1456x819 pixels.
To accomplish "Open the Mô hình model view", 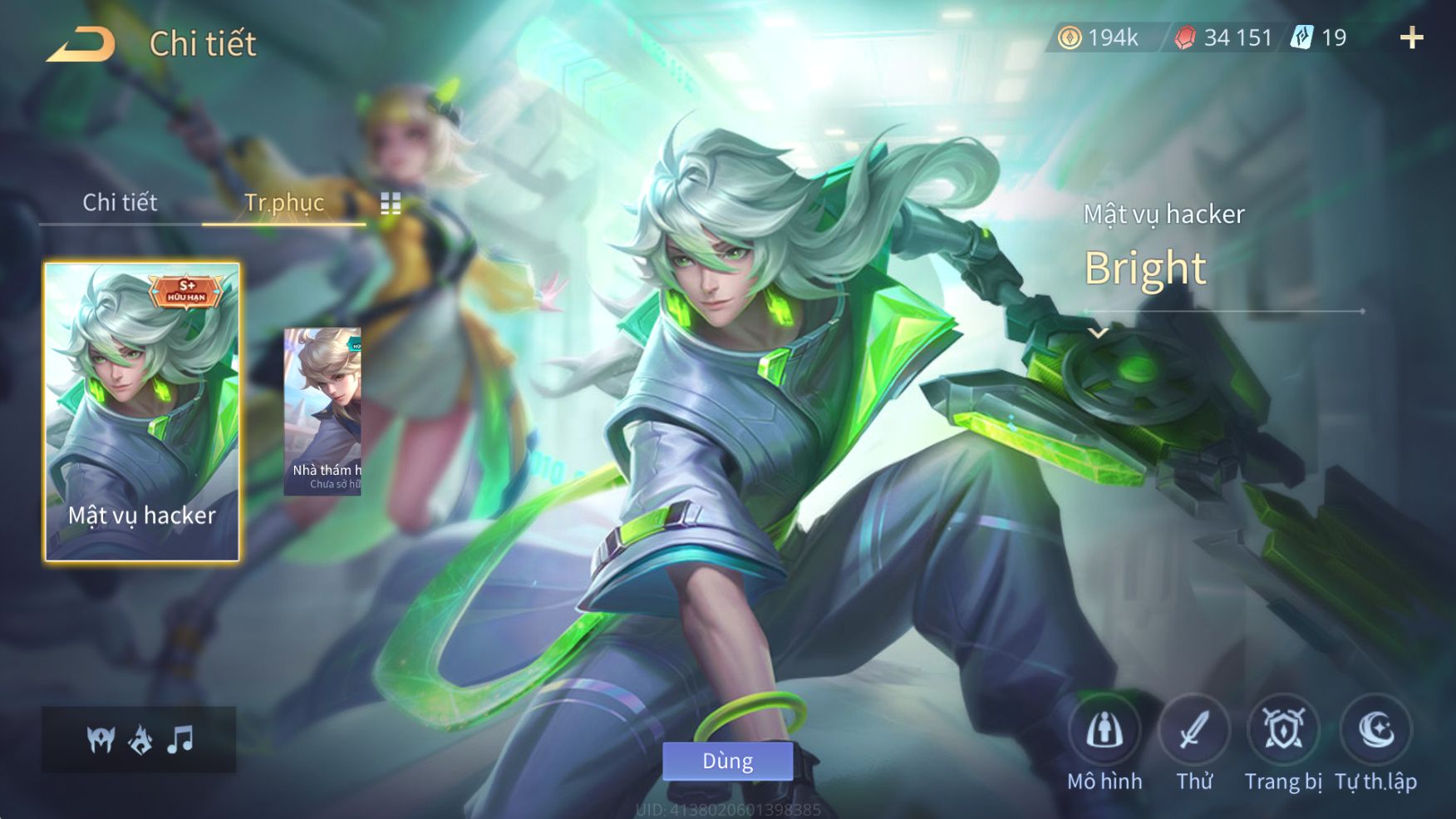I will pos(1104,743).
